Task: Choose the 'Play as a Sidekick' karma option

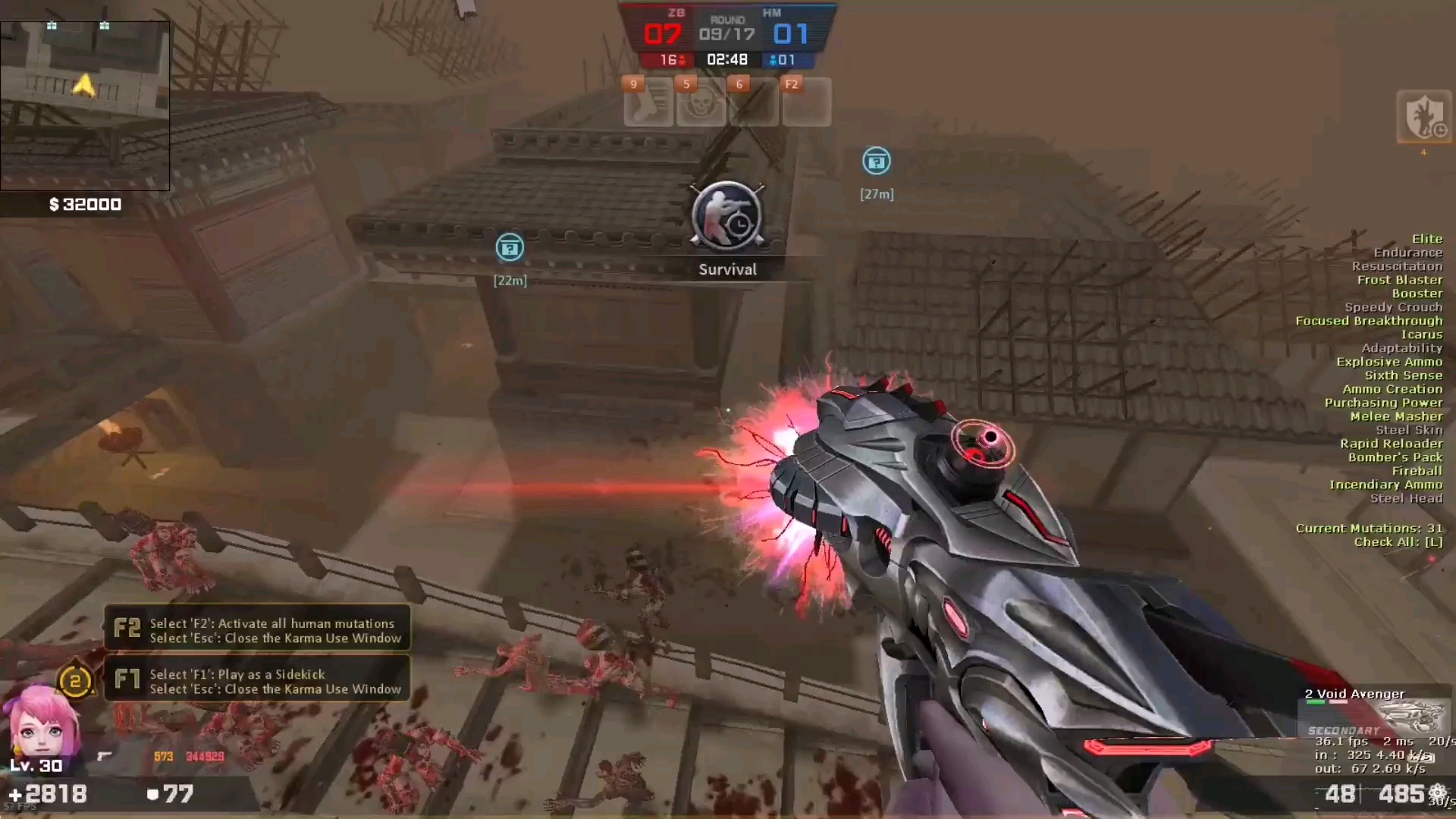Action: [257, 680]
